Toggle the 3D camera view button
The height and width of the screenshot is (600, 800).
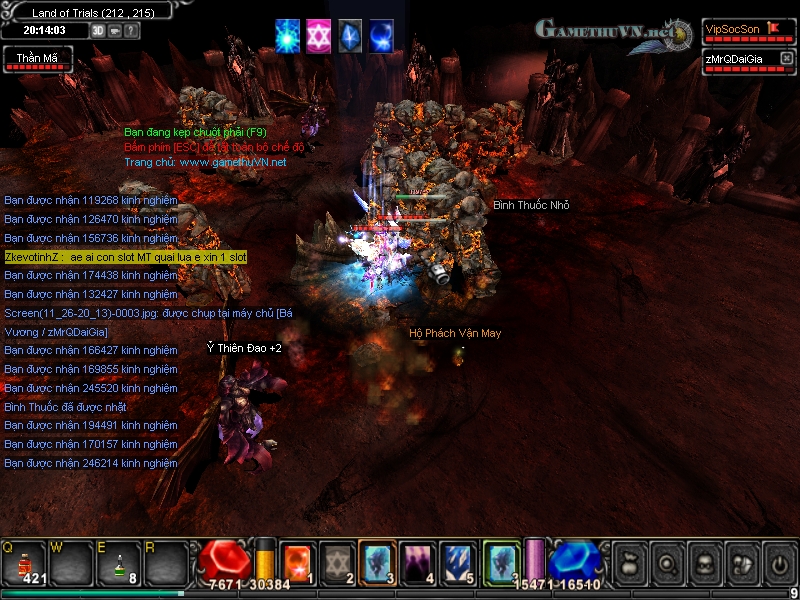(98, 30)
